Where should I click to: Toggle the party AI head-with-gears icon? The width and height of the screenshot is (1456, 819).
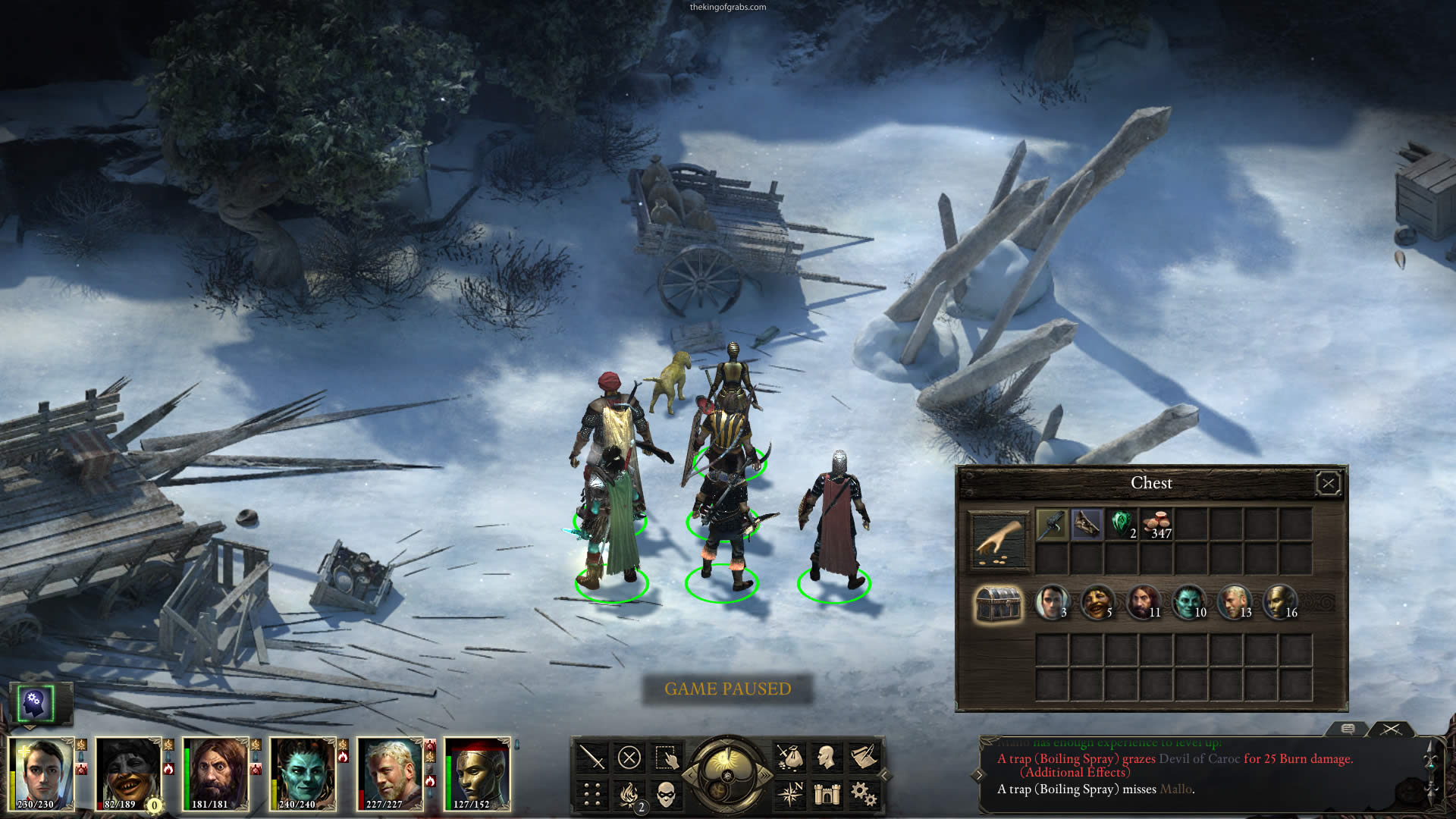34,703
